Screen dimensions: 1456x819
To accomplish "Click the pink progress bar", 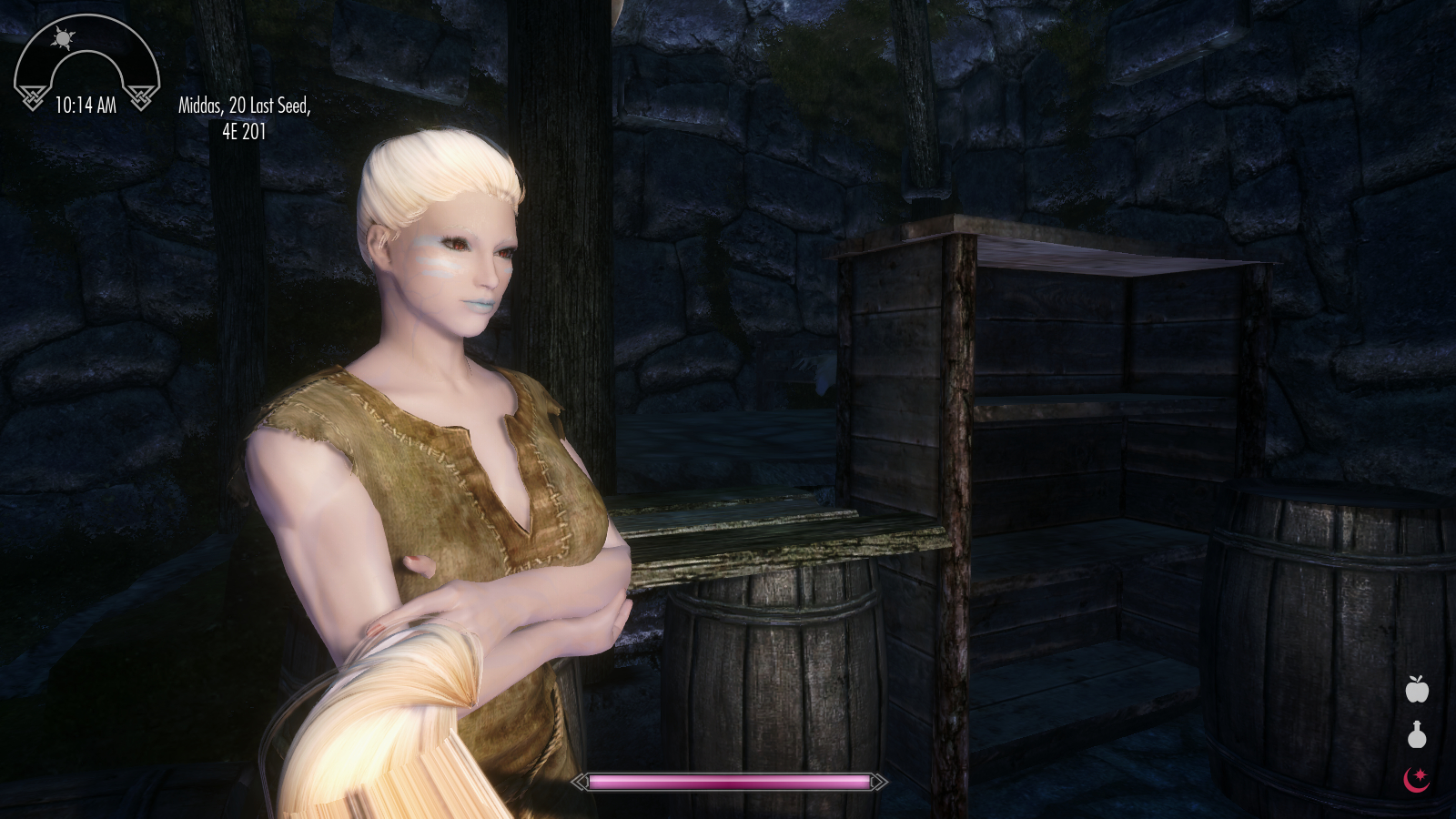I will click(x=728, y=781).
